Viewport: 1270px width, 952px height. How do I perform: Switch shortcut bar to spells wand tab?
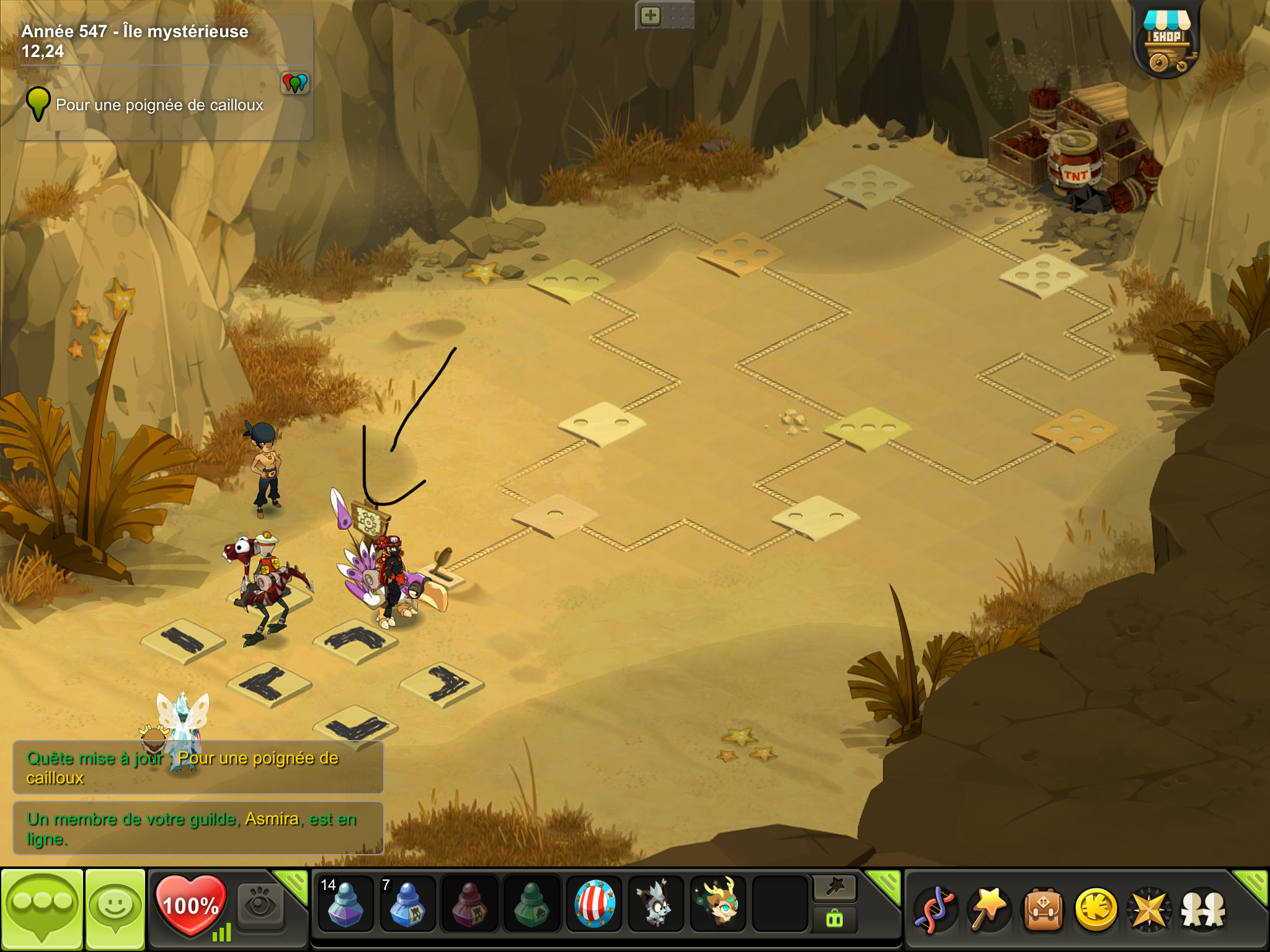tap(835, 888)
